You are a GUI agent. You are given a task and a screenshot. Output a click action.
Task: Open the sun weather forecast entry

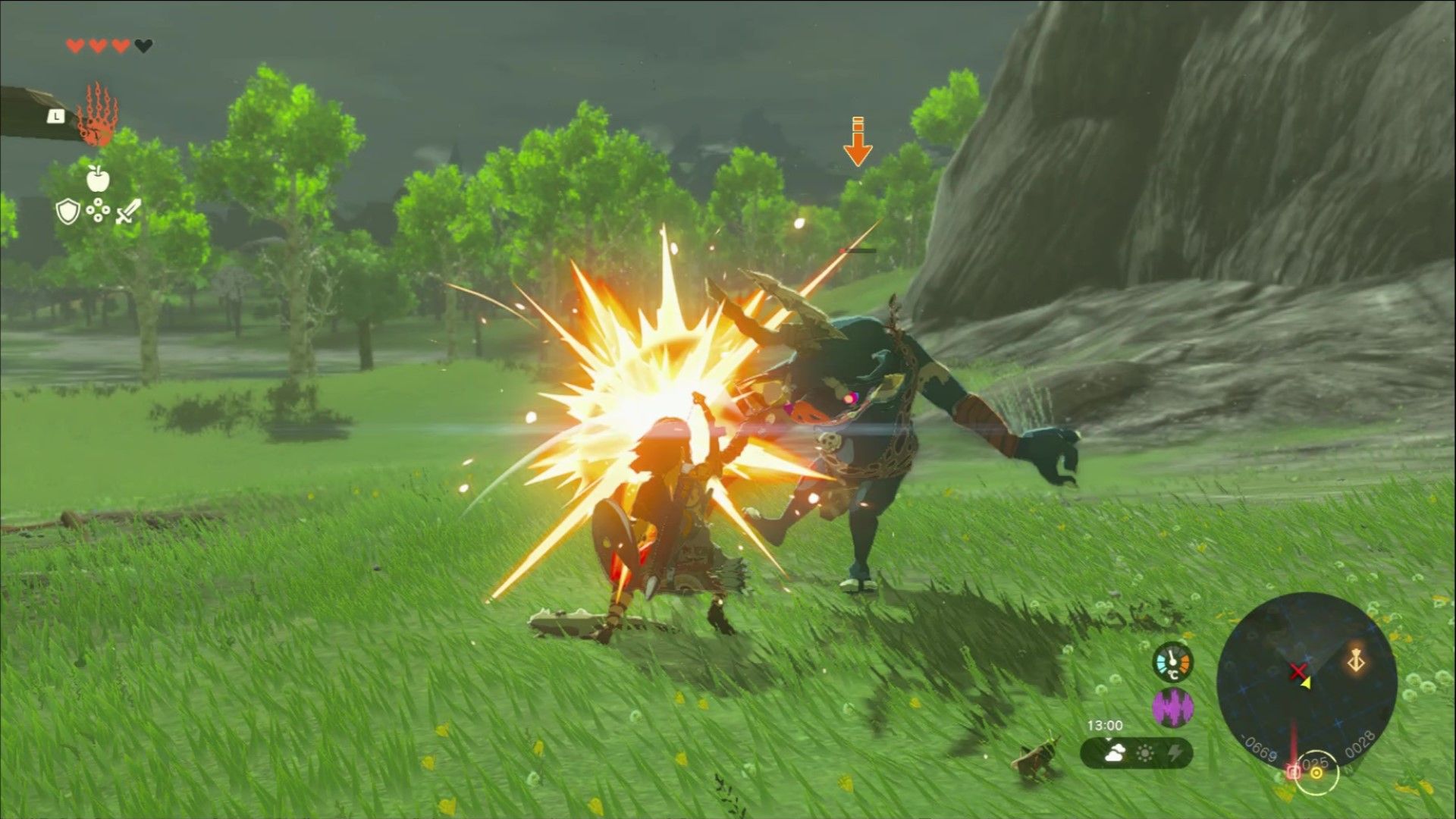(x=1145, y=752)
